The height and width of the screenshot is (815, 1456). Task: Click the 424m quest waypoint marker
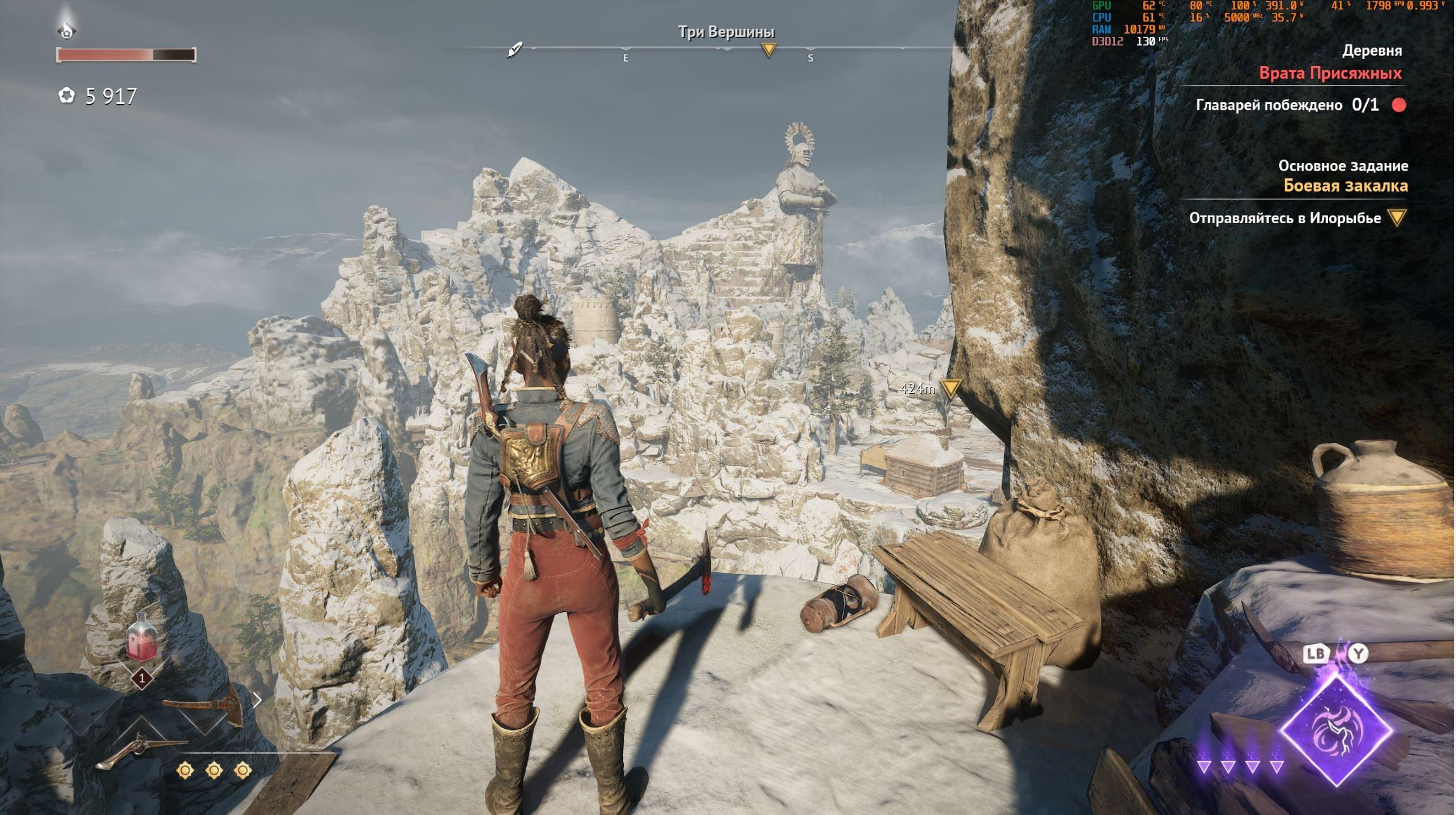(950, 388)
